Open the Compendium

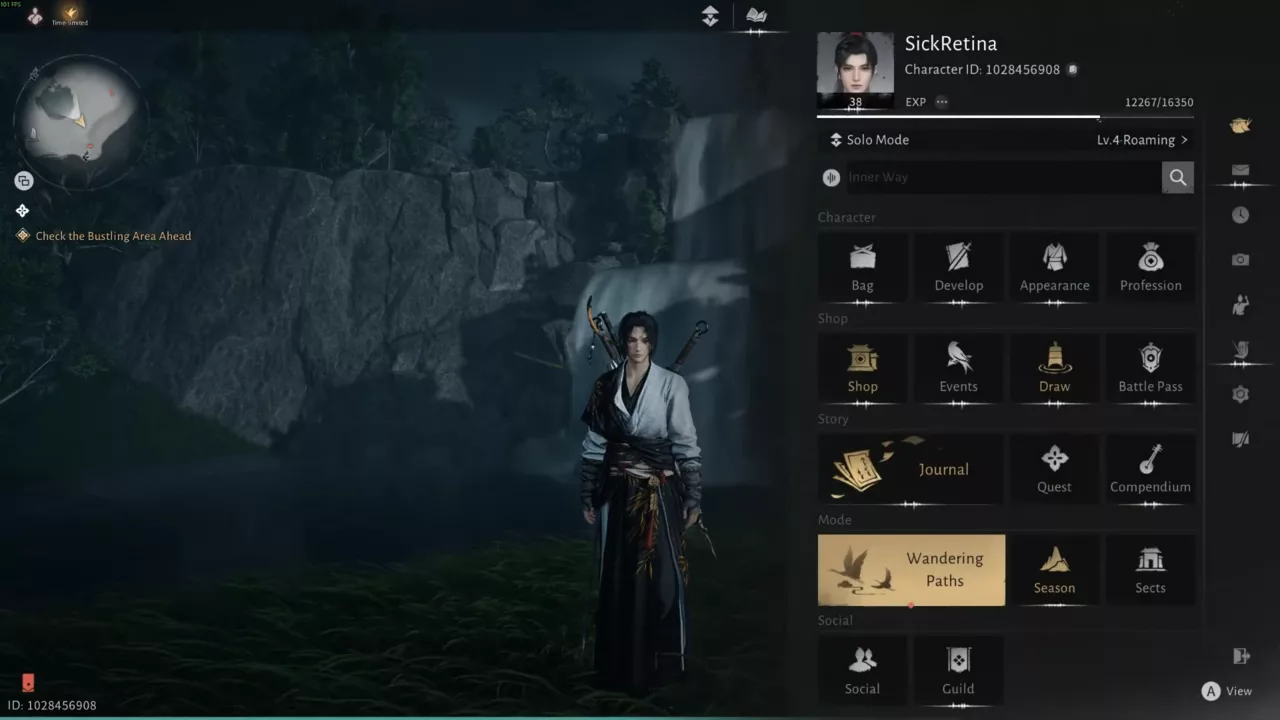[x=1150, y=468]
